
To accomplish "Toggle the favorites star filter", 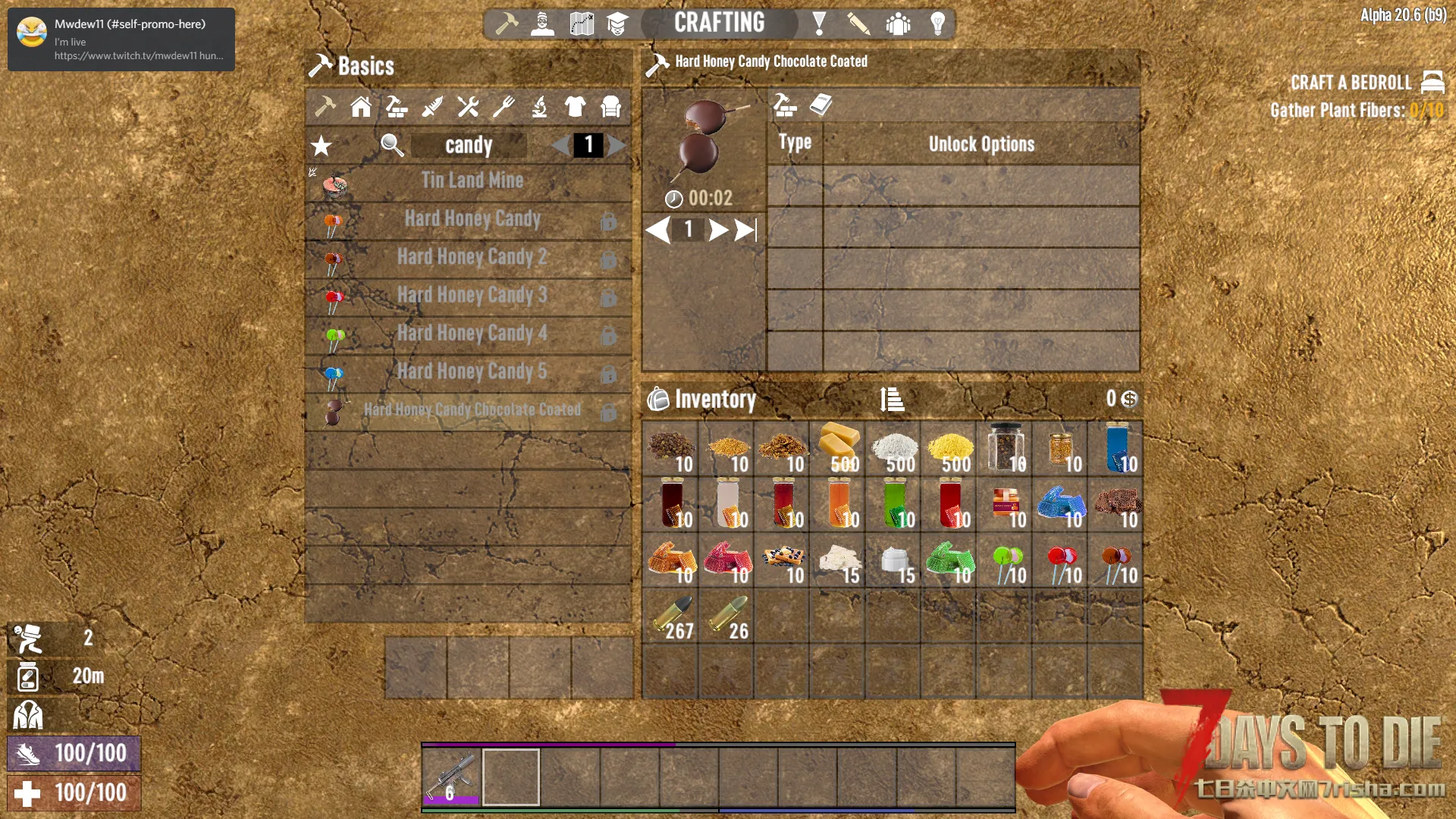I will tap(322, 146).
